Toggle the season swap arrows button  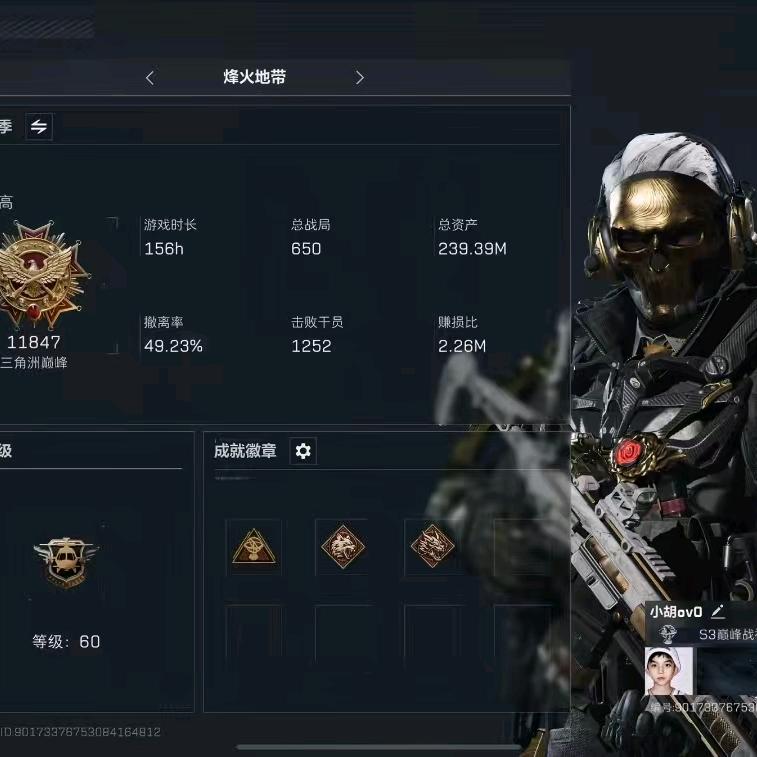coord(39,126)
